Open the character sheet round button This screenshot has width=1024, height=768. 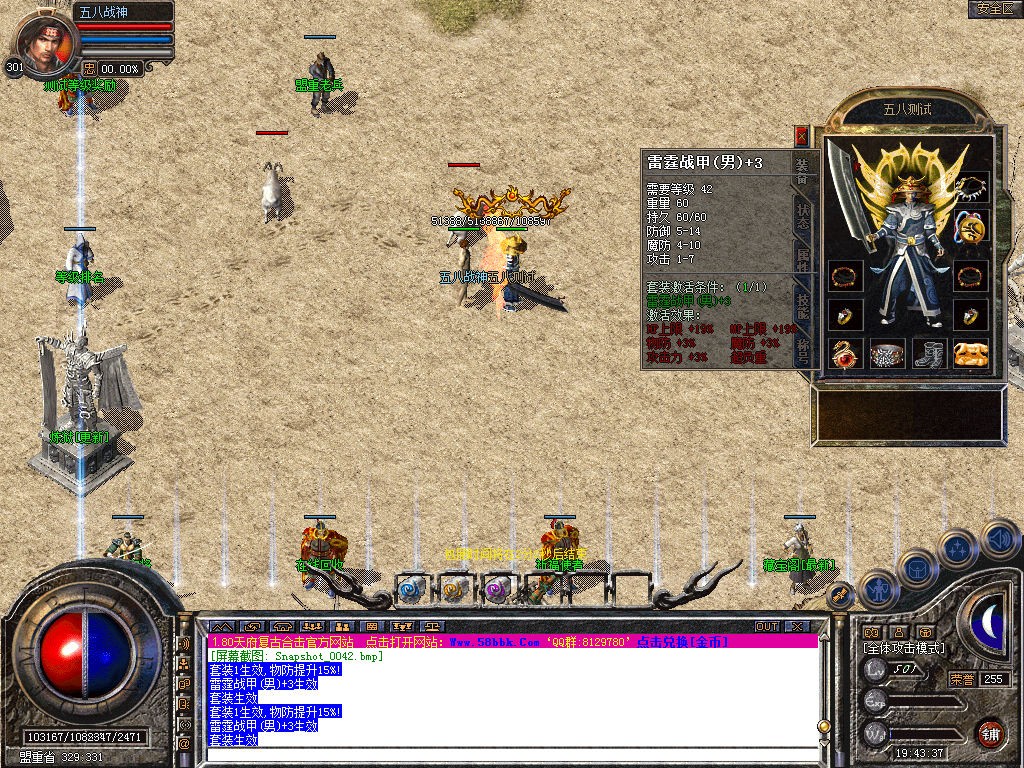pyautogui.click(x=877, y=589)
